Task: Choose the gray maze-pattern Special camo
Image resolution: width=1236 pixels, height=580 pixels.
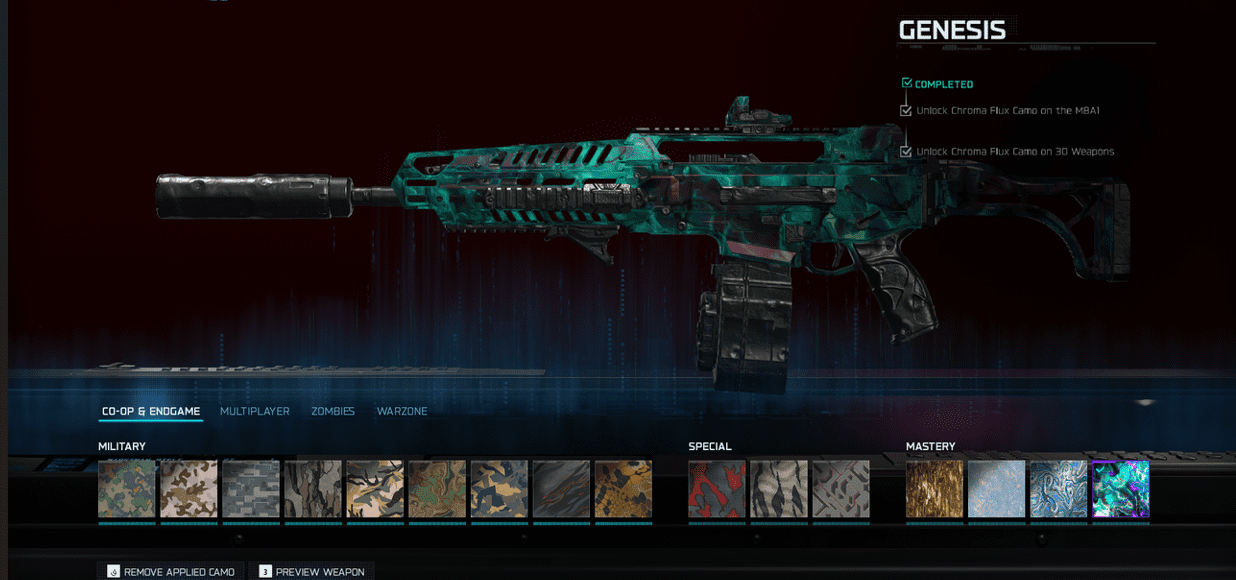Action: 840,489
